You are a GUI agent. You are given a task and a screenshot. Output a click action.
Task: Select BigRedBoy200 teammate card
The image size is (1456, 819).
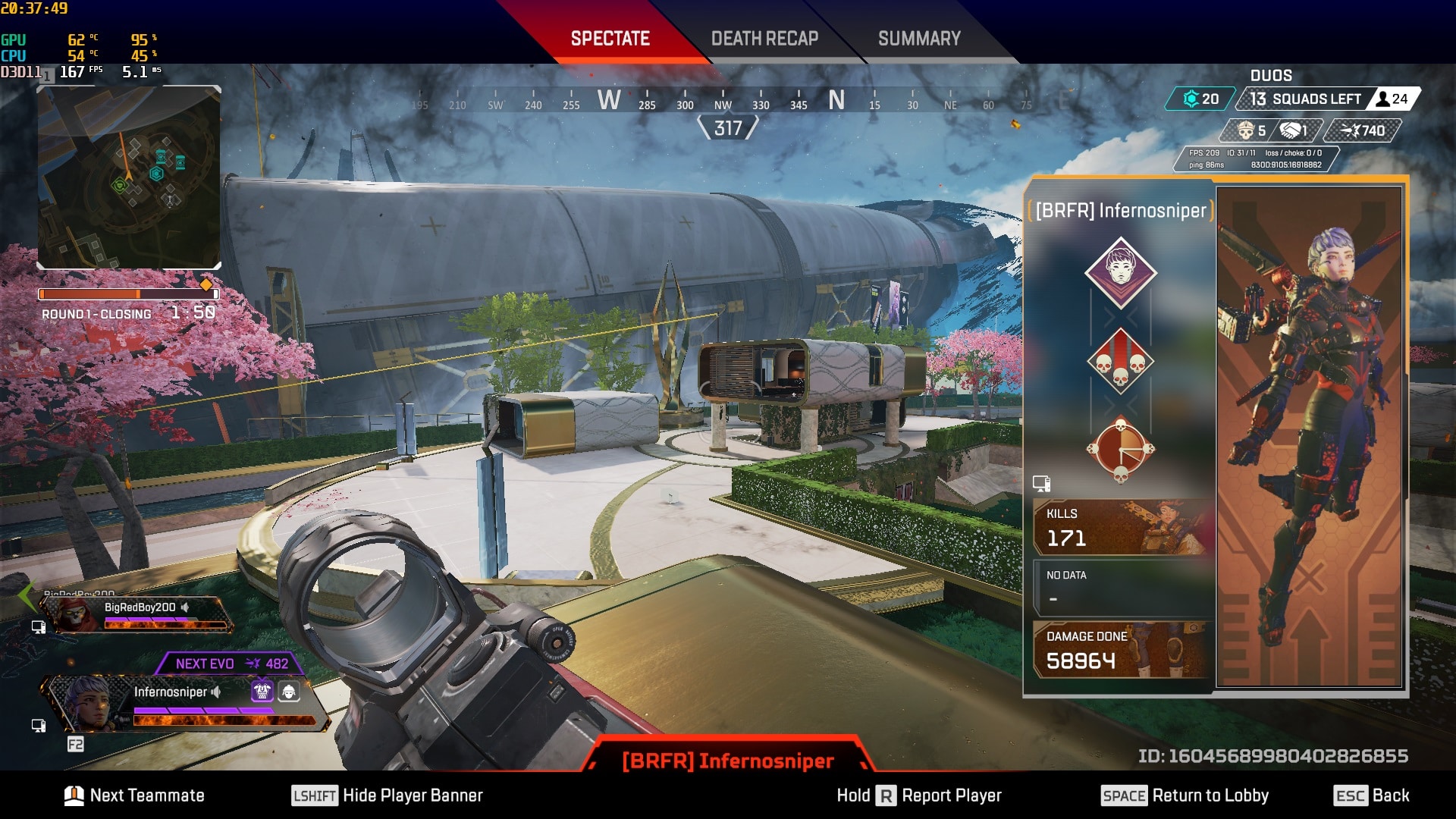click(136, 613)
